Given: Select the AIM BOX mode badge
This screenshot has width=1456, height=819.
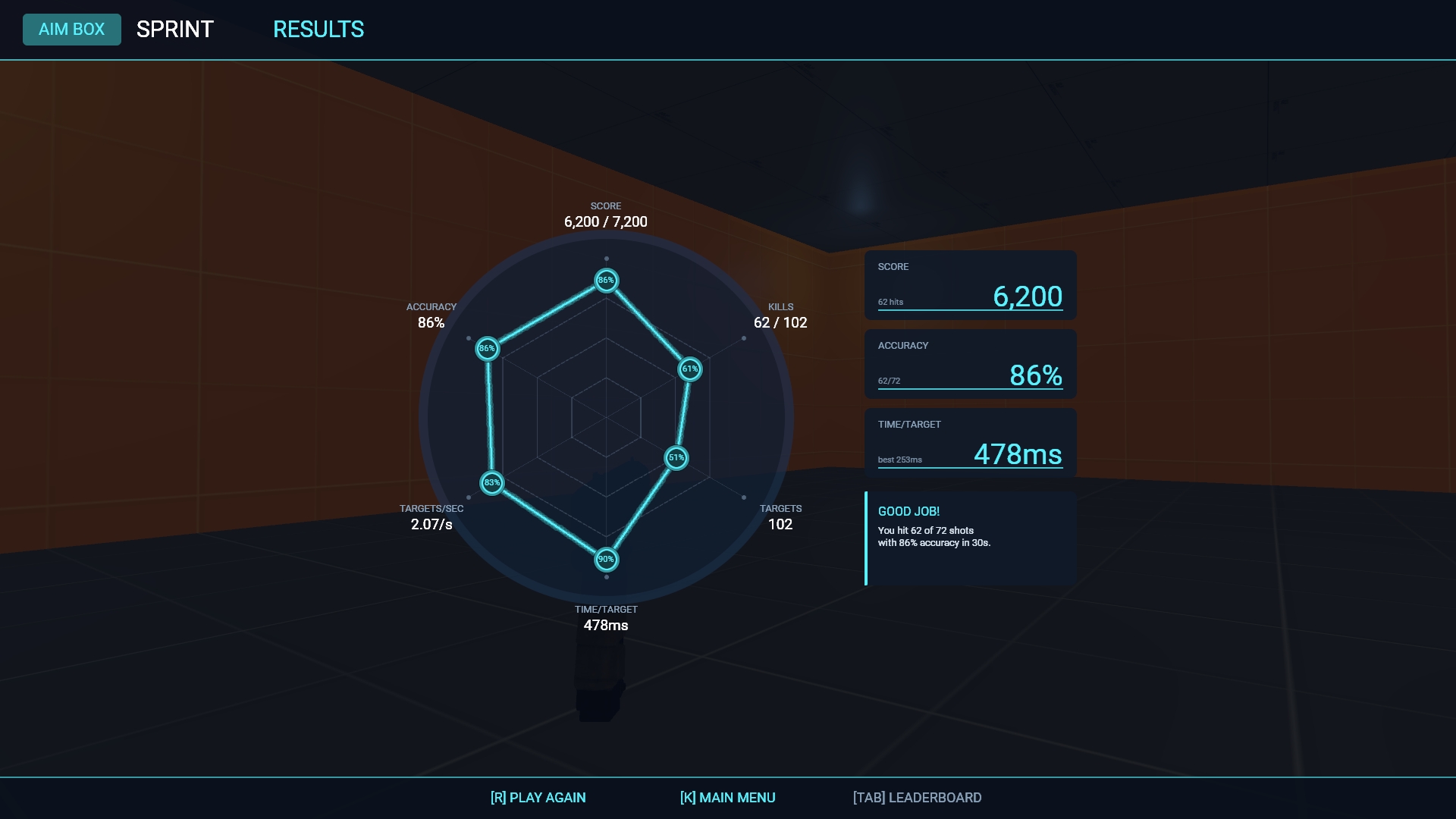Looking at the screenshot, I should (72, 30).
